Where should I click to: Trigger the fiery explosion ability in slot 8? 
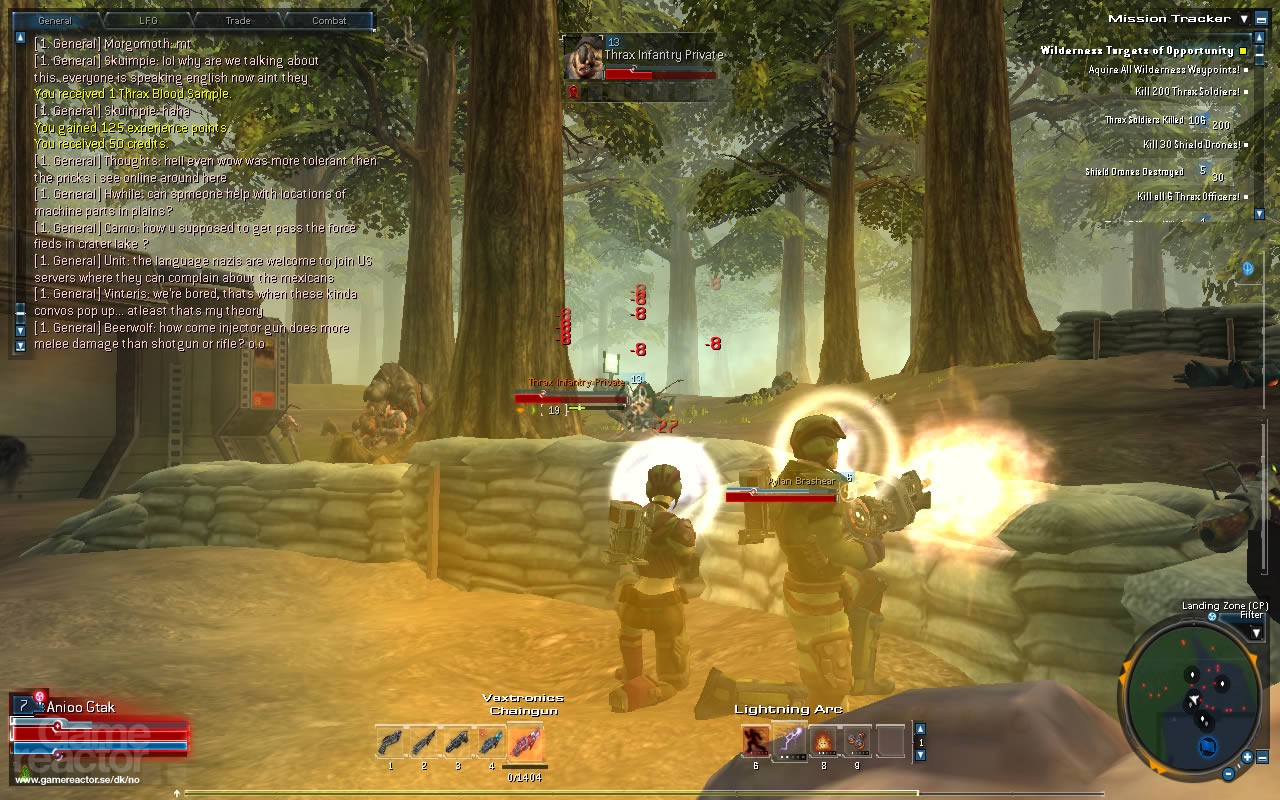[823, 741]
